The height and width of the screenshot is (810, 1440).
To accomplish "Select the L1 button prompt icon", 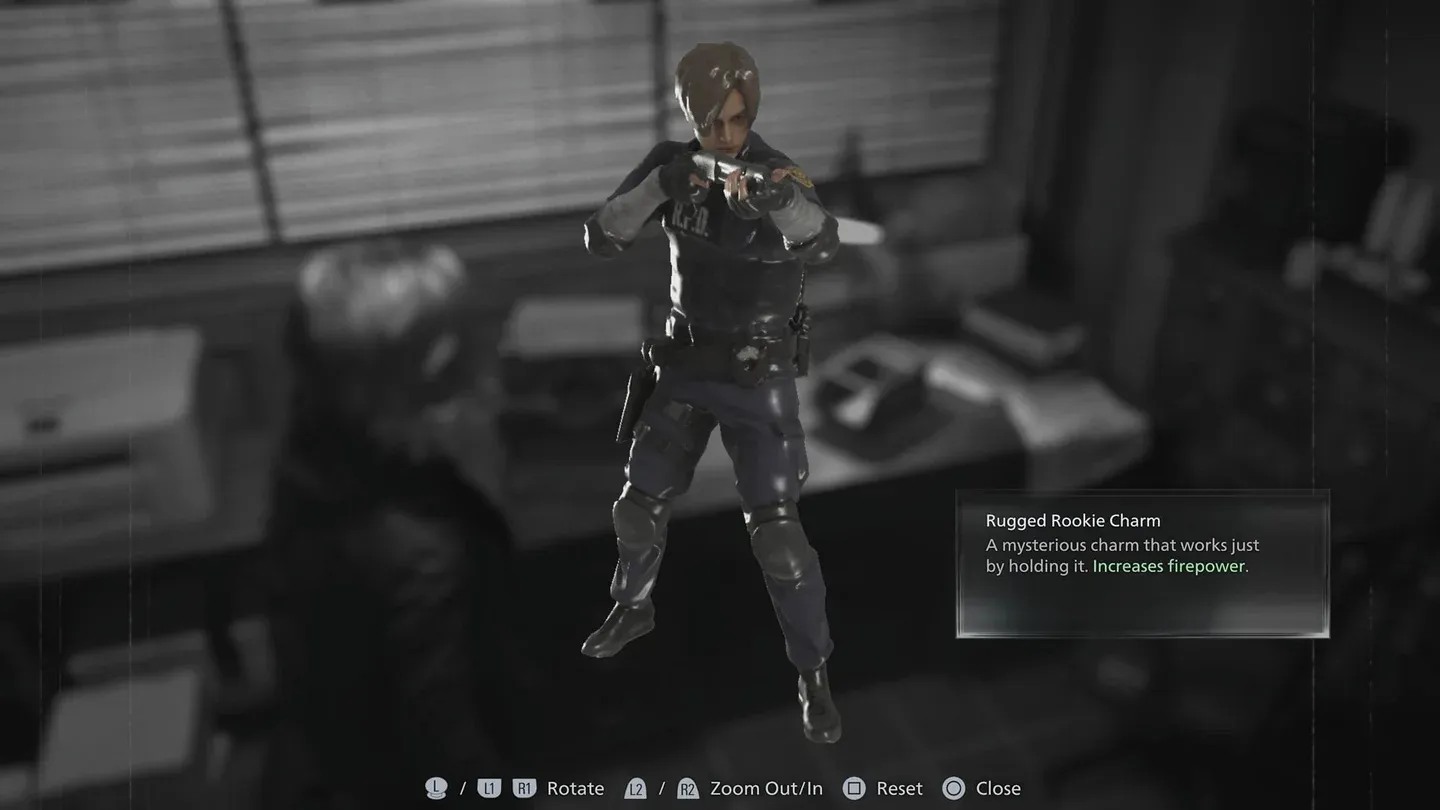I will pos(489,788).
